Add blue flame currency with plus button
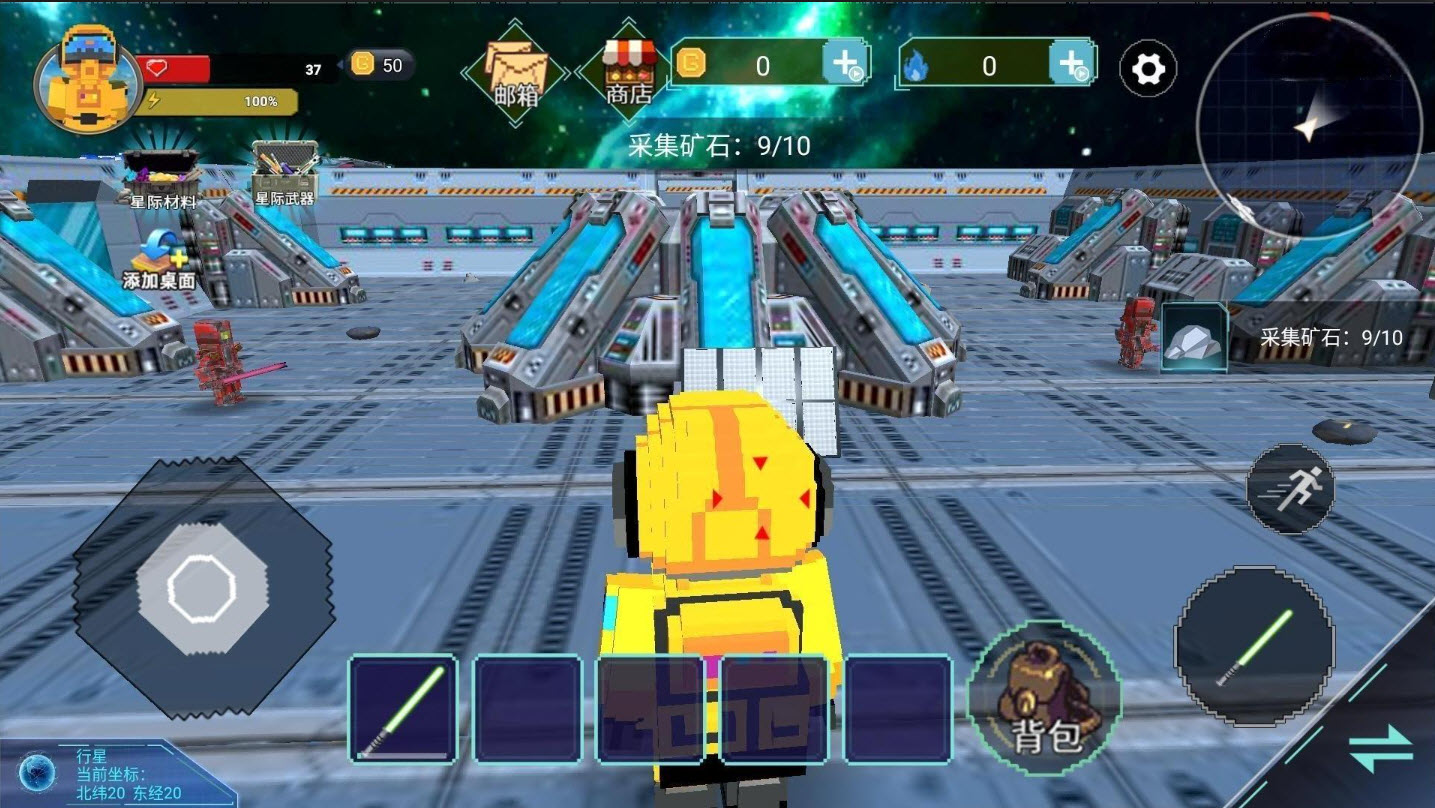 click(1071, 65)
